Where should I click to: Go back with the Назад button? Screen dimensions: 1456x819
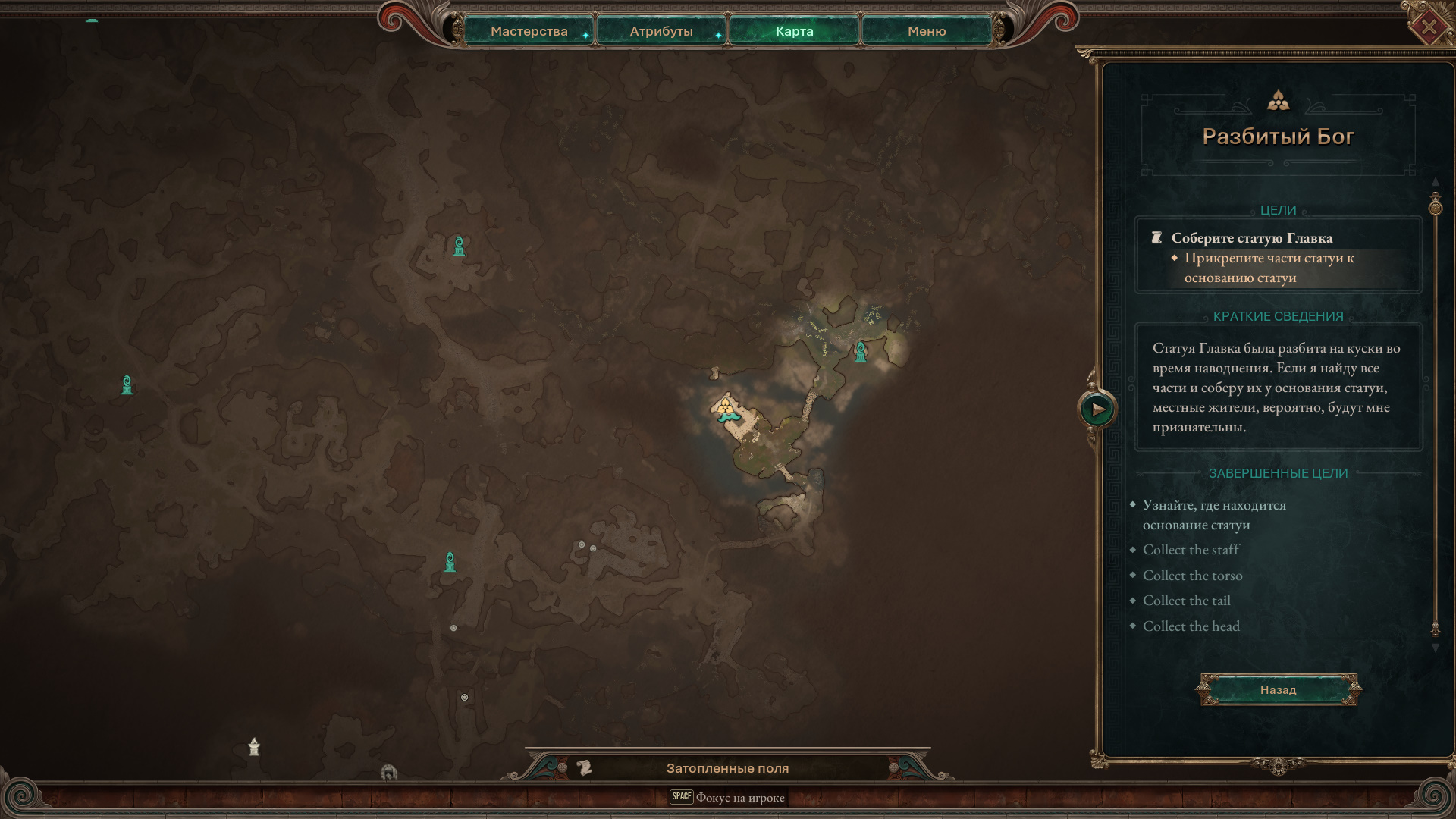coord(1278,689)
